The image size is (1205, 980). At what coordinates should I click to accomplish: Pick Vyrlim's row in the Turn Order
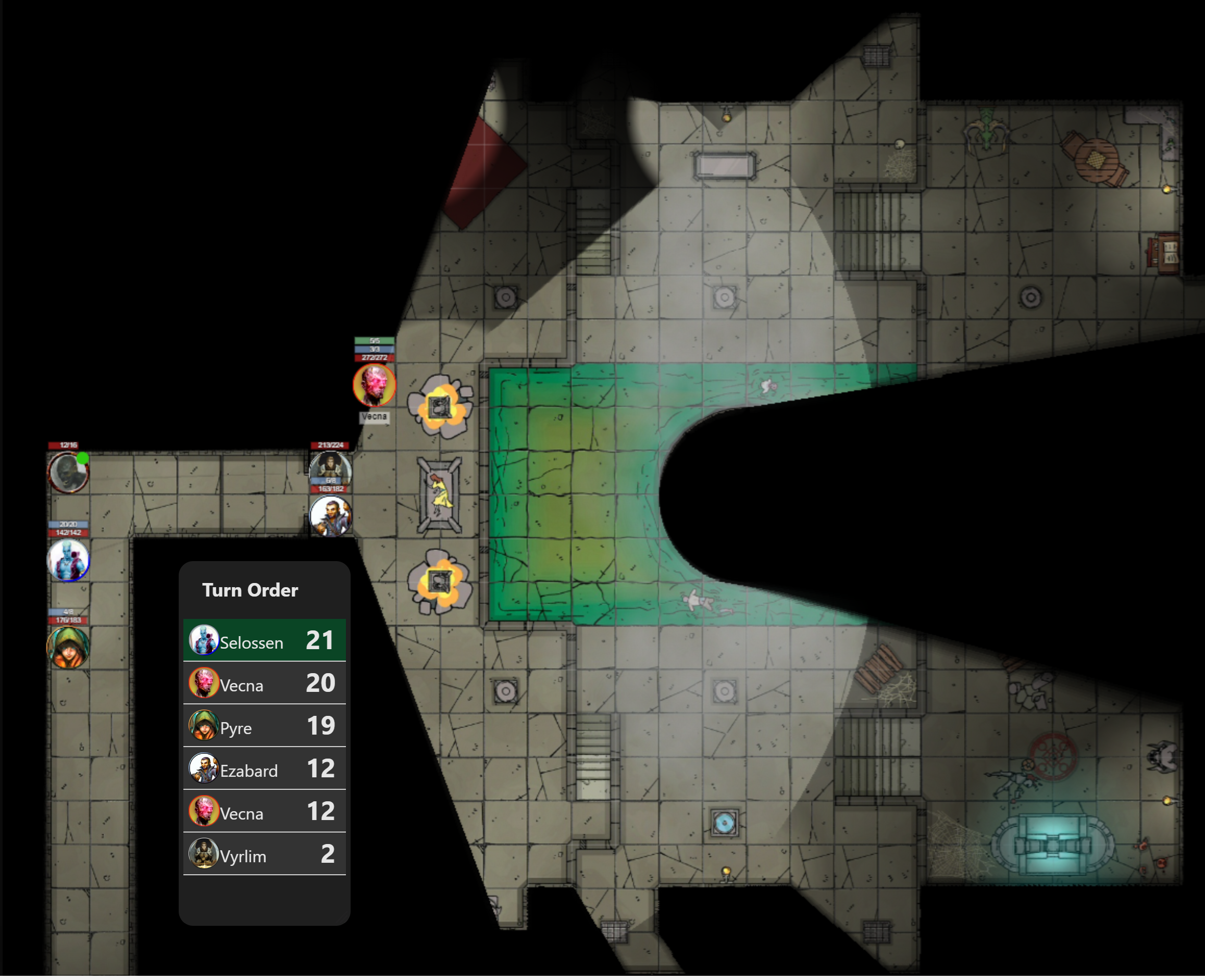(264, 854)
